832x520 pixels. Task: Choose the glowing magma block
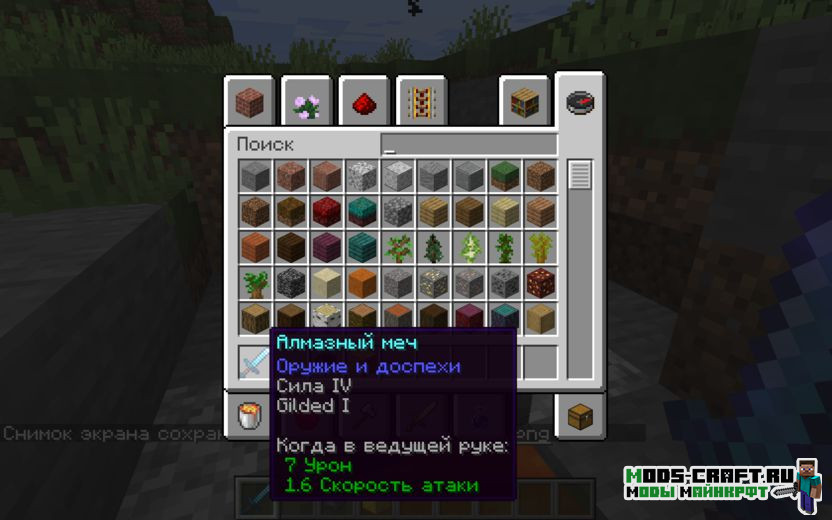point(541,283)
